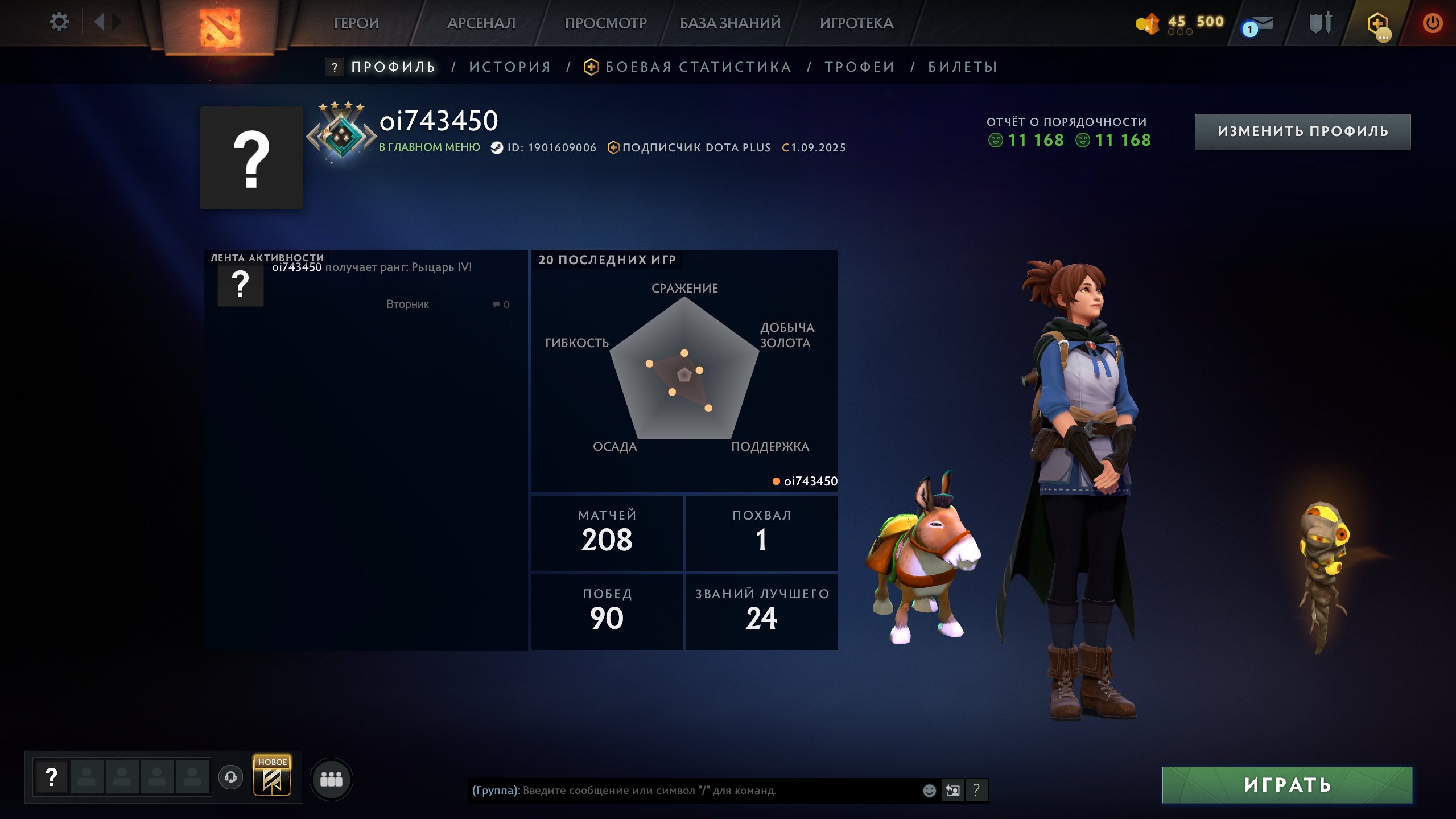Toggle party voice headset icon
Image resolution: width=1456 pixels, height=819 pixels.
coord(230,777)
